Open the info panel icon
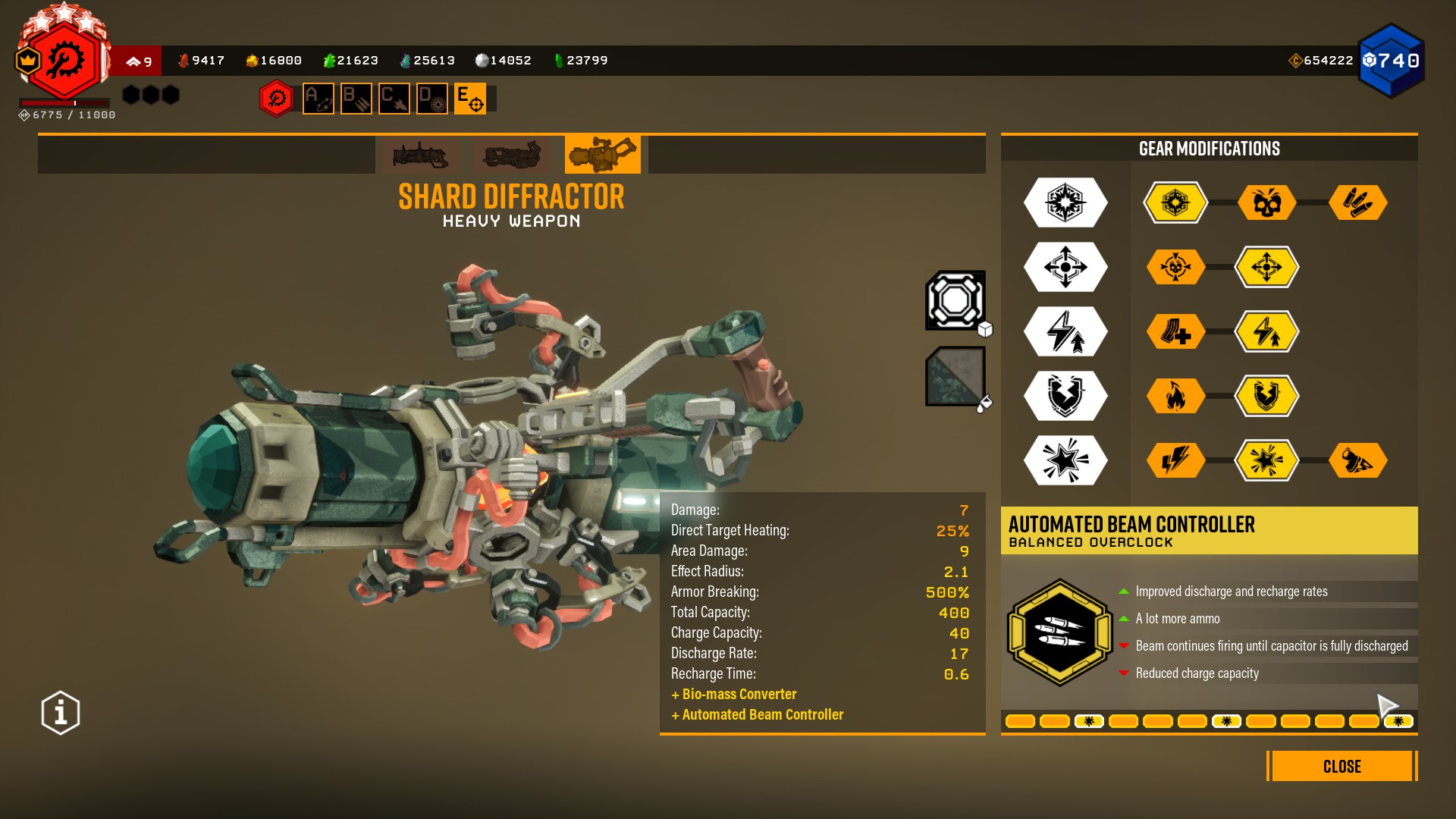 61,713
